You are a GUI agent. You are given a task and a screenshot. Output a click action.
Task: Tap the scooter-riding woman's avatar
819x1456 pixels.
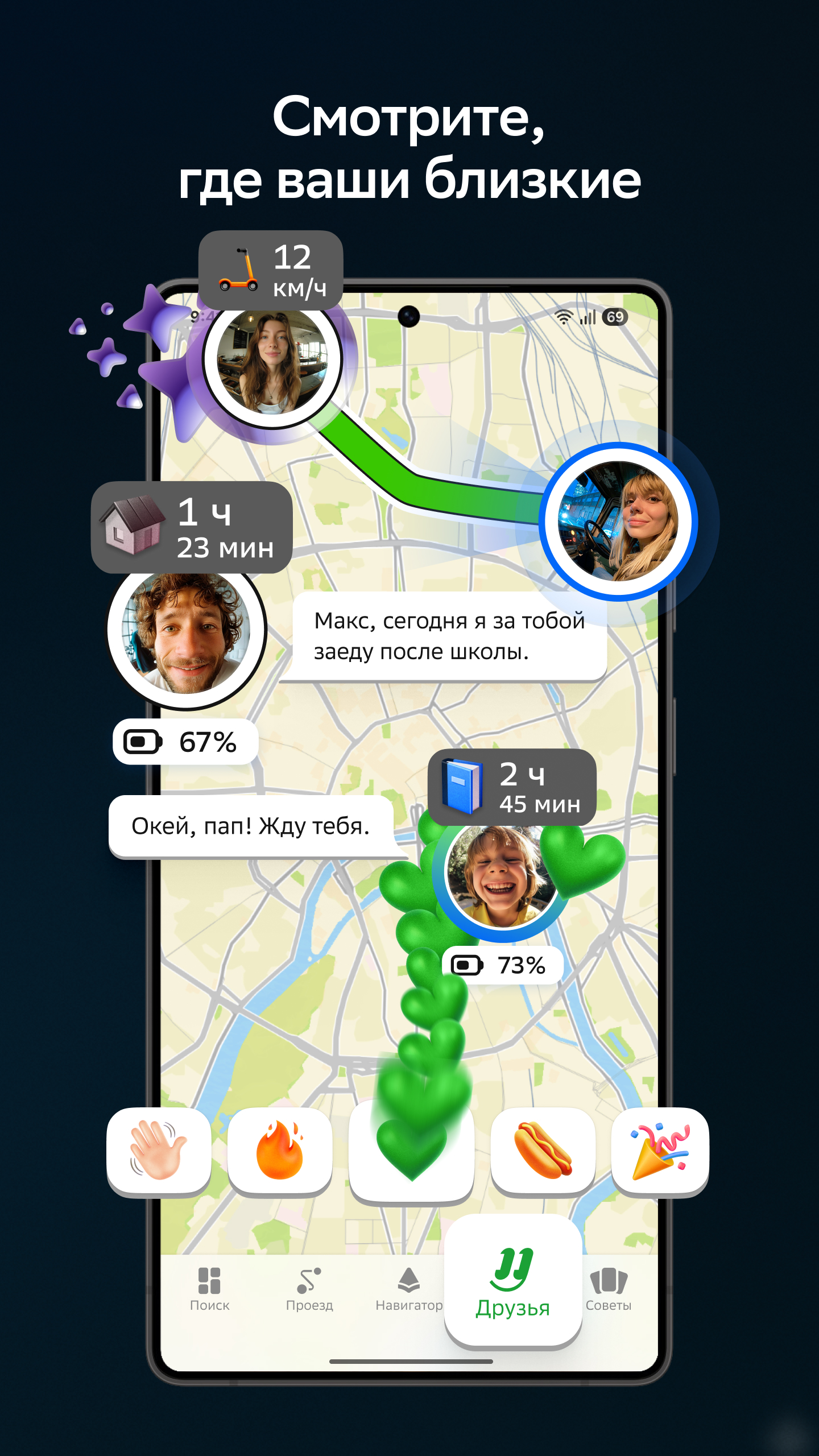tap(272, 361)
